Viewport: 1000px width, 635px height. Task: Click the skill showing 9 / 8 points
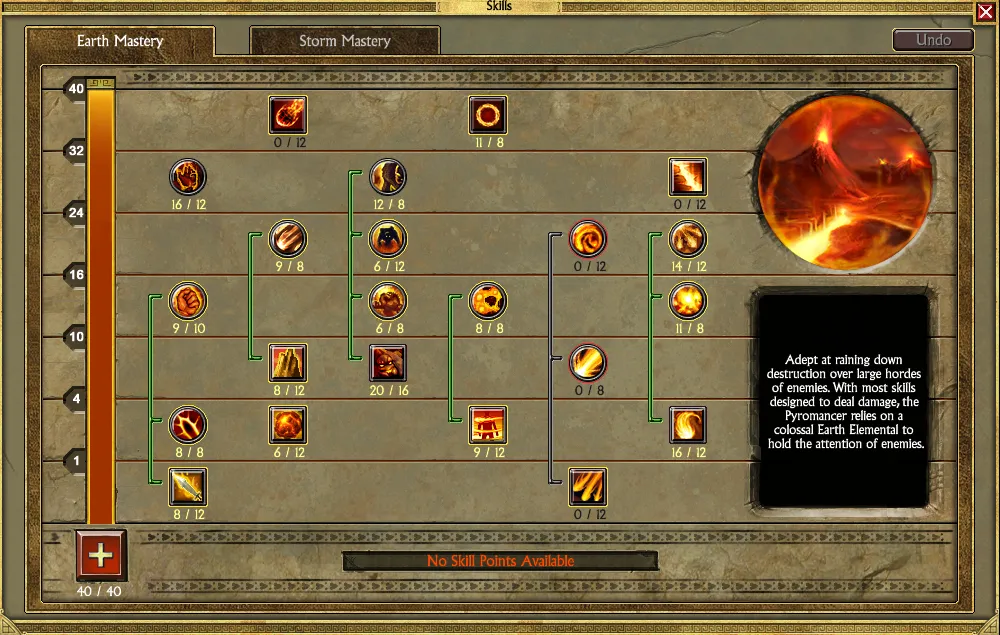point(288,239)
